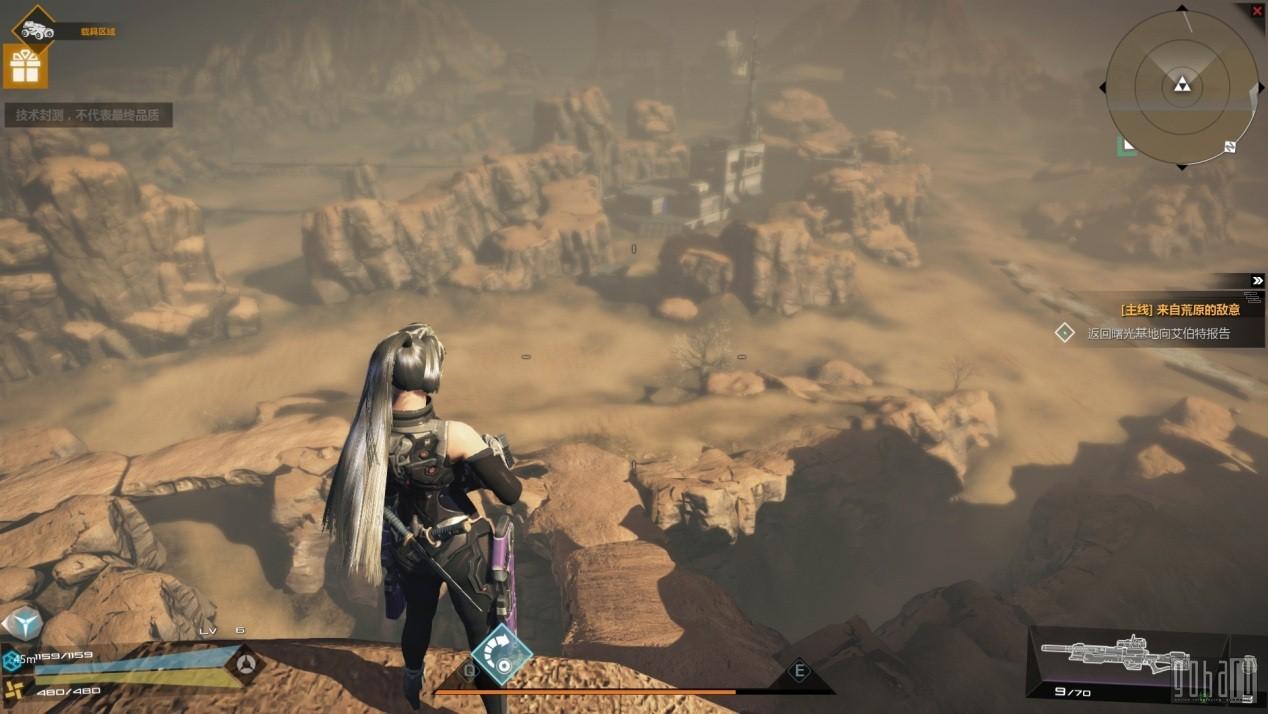The image size is (1268, 714).
Task: Click the blue cube 45m distance icon
Action: click(x=11, y=659)
